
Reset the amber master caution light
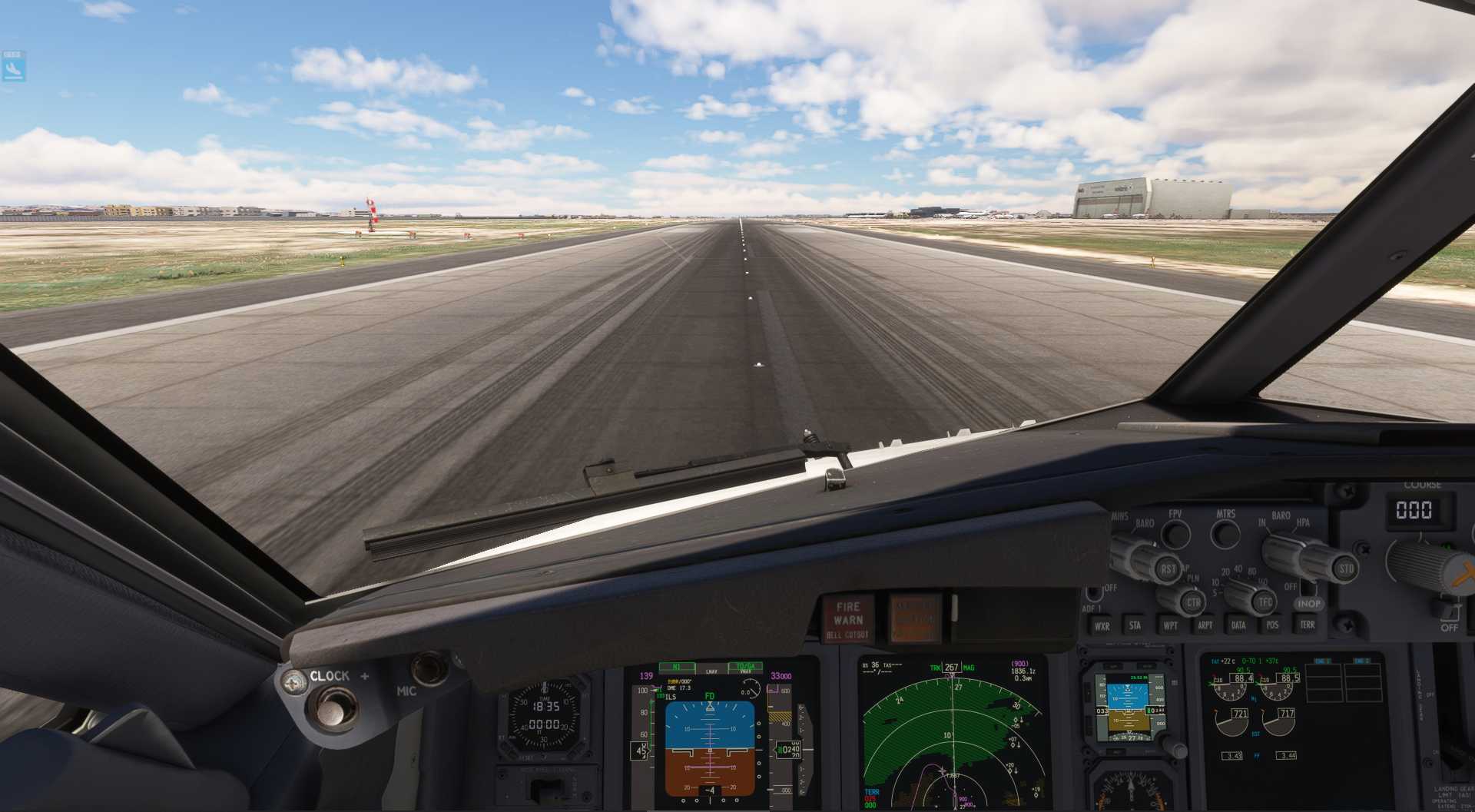point(915,617)
